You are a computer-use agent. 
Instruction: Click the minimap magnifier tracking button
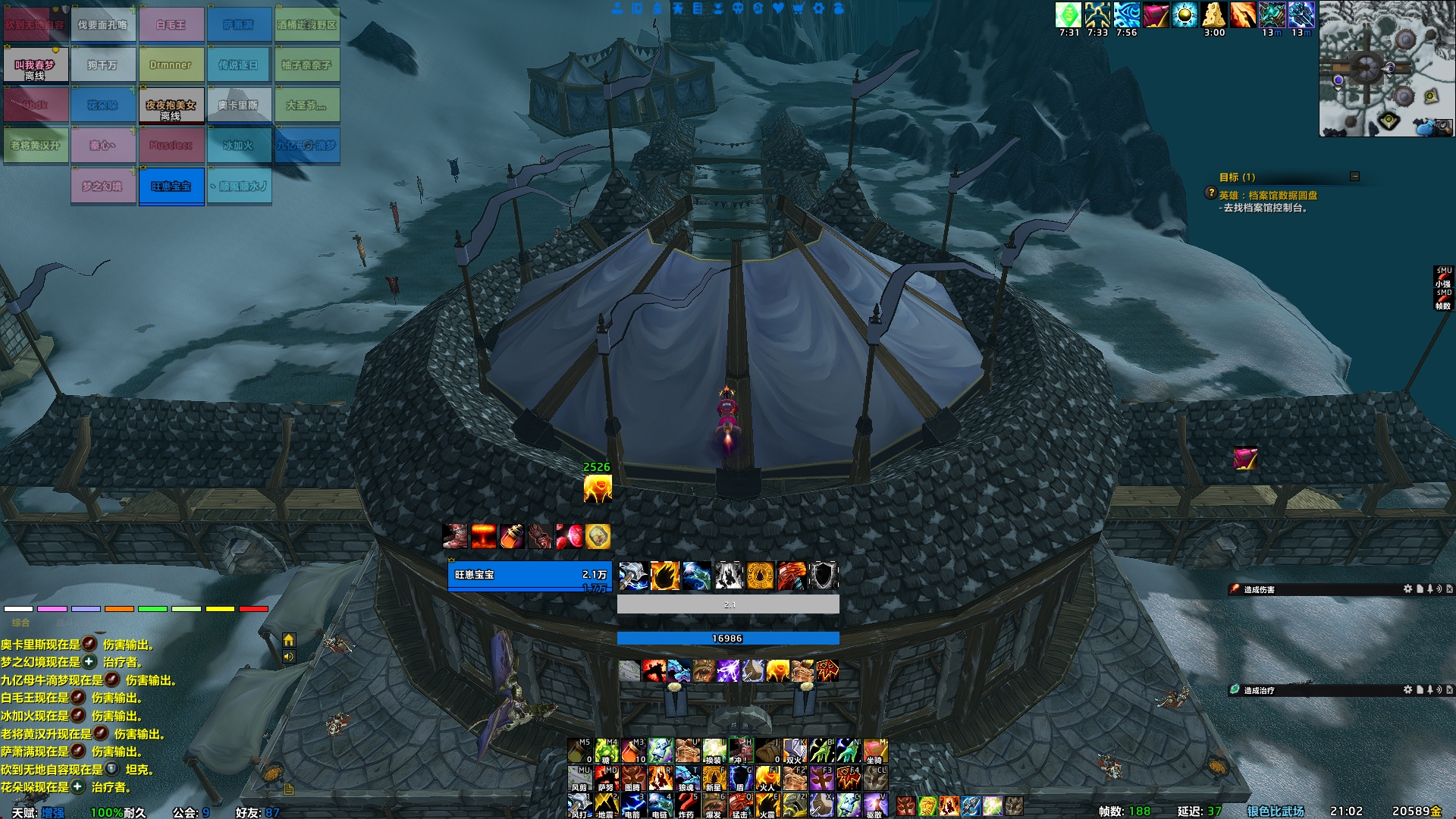[1444, 127]
